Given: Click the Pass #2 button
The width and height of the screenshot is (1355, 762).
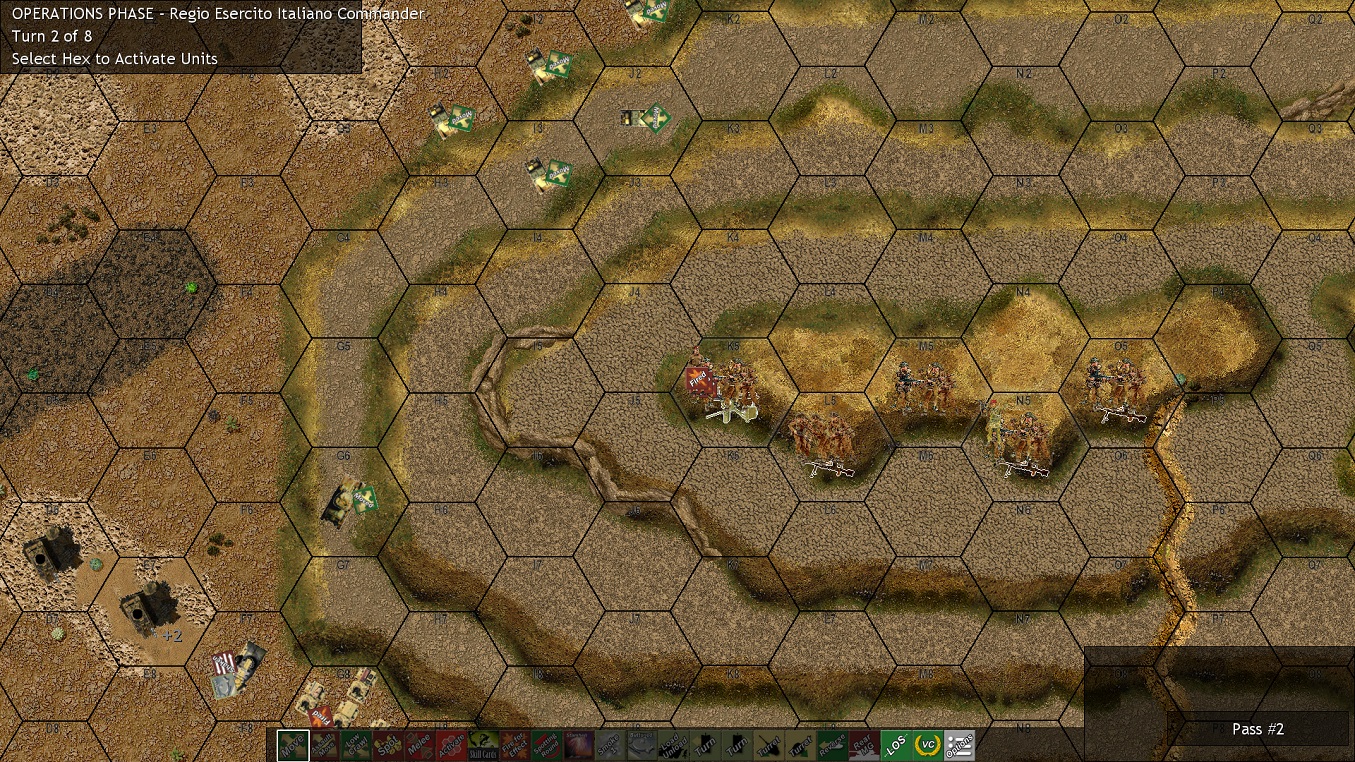Looking at the screenshot, I should [1257, 729].
